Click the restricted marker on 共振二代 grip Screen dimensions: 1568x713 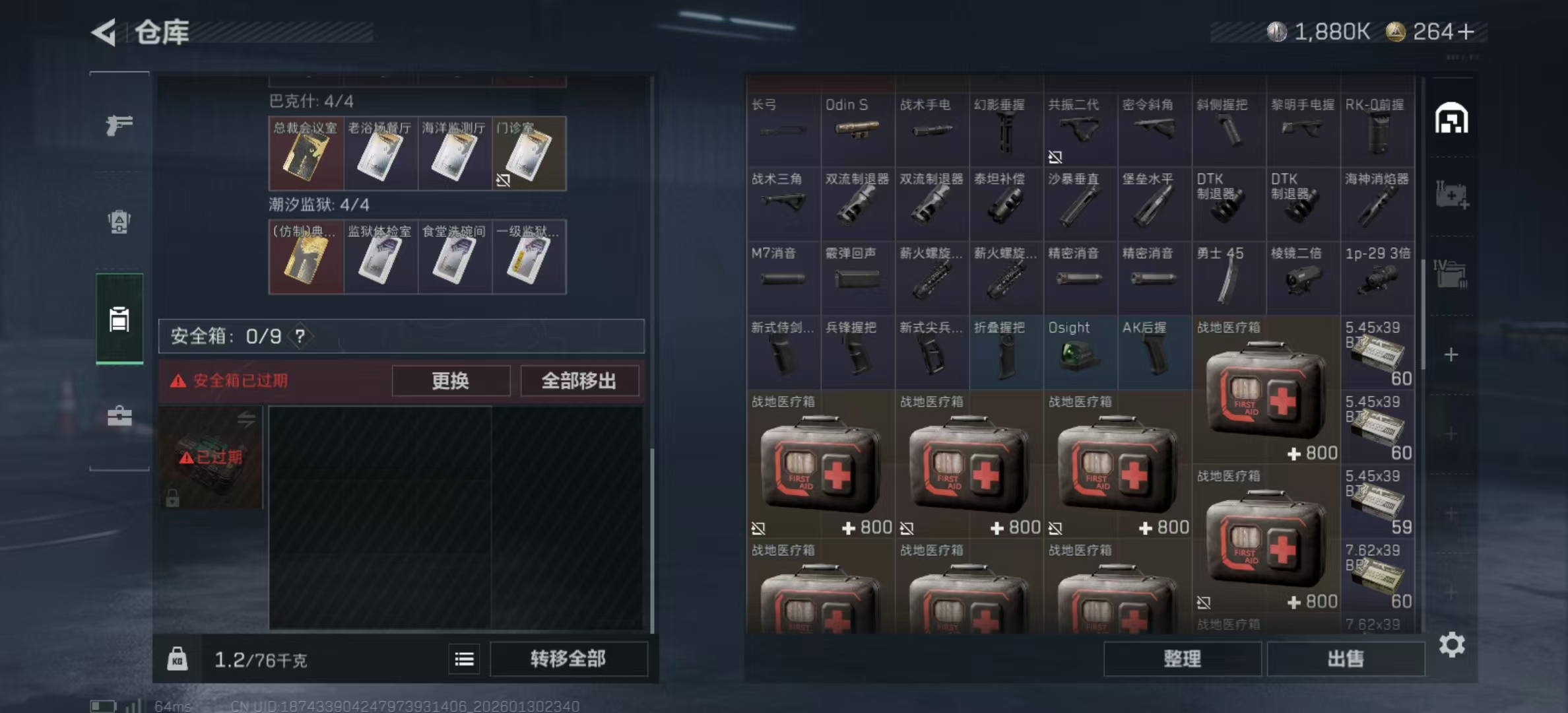1057,157
